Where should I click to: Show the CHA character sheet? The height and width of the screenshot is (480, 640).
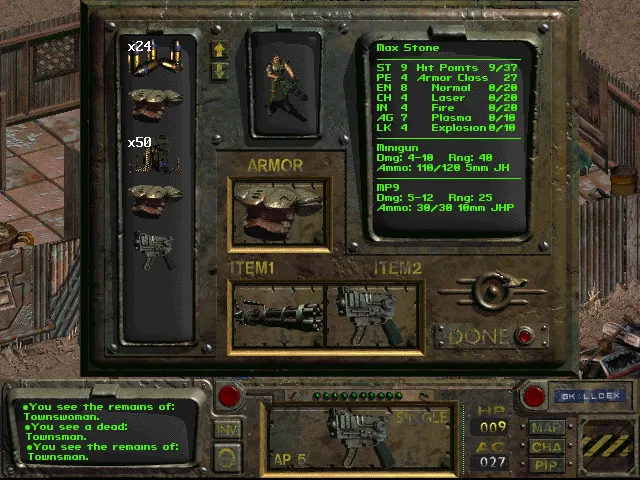coord(547,446)
